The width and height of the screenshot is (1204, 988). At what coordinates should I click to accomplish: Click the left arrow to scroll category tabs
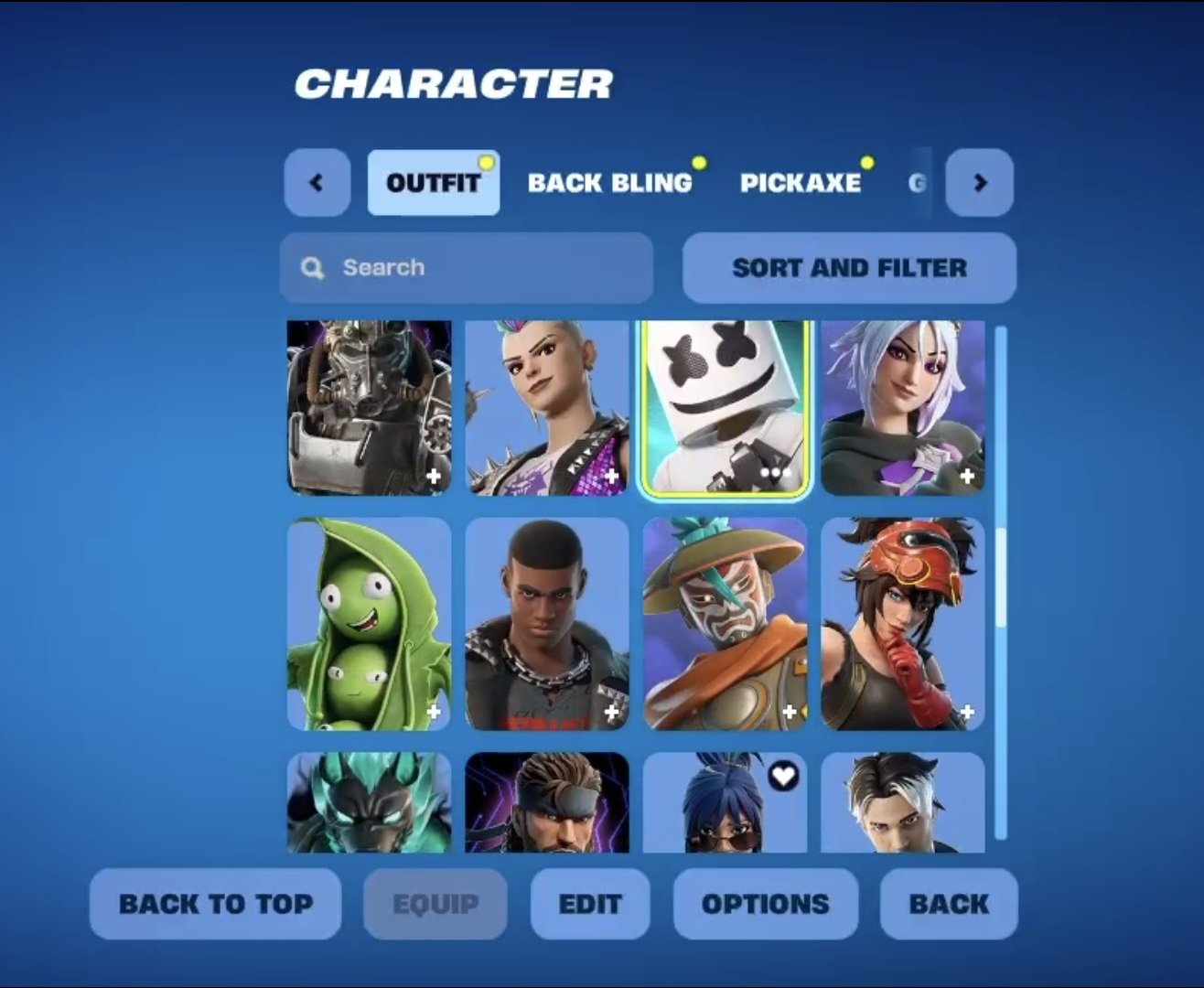316,182
